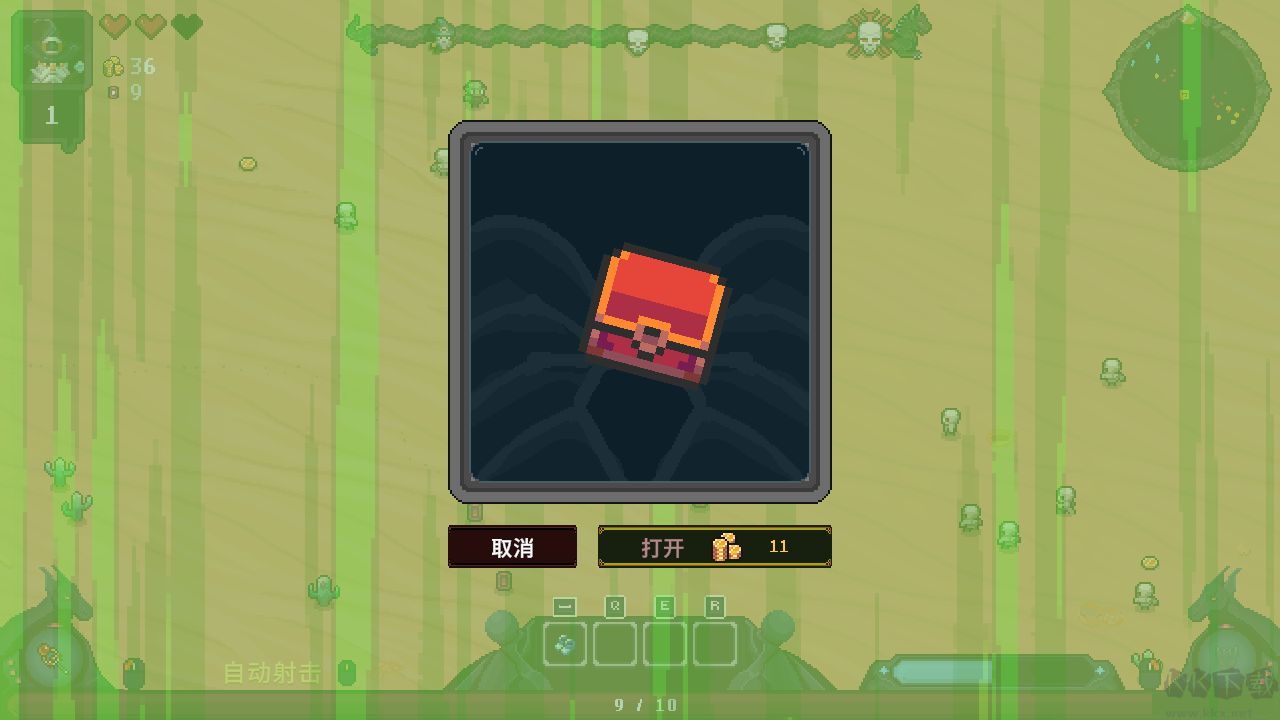Click the green heart on the health bar
Image resolution: width=1280 pixels, height=720 pixels.
coord(184,27)
